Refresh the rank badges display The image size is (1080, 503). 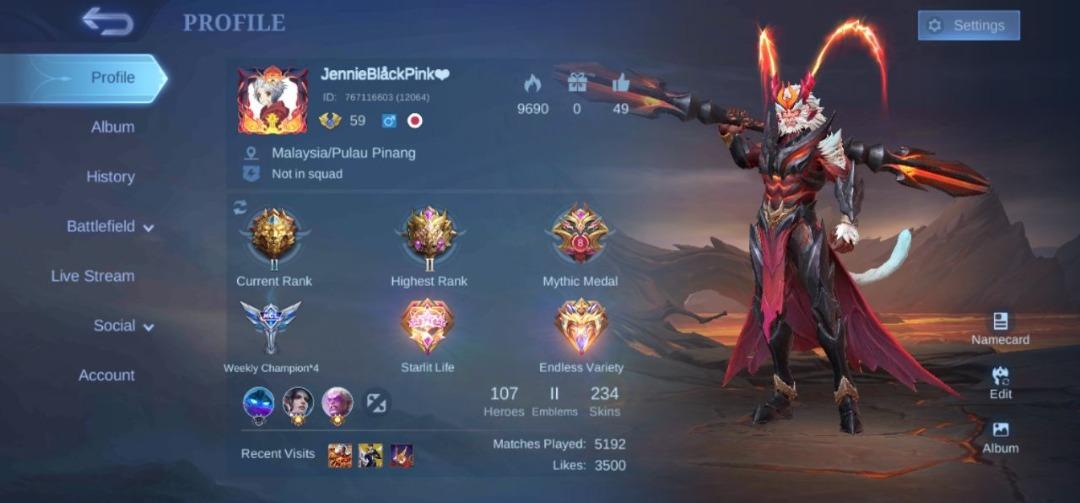point(240,207)
